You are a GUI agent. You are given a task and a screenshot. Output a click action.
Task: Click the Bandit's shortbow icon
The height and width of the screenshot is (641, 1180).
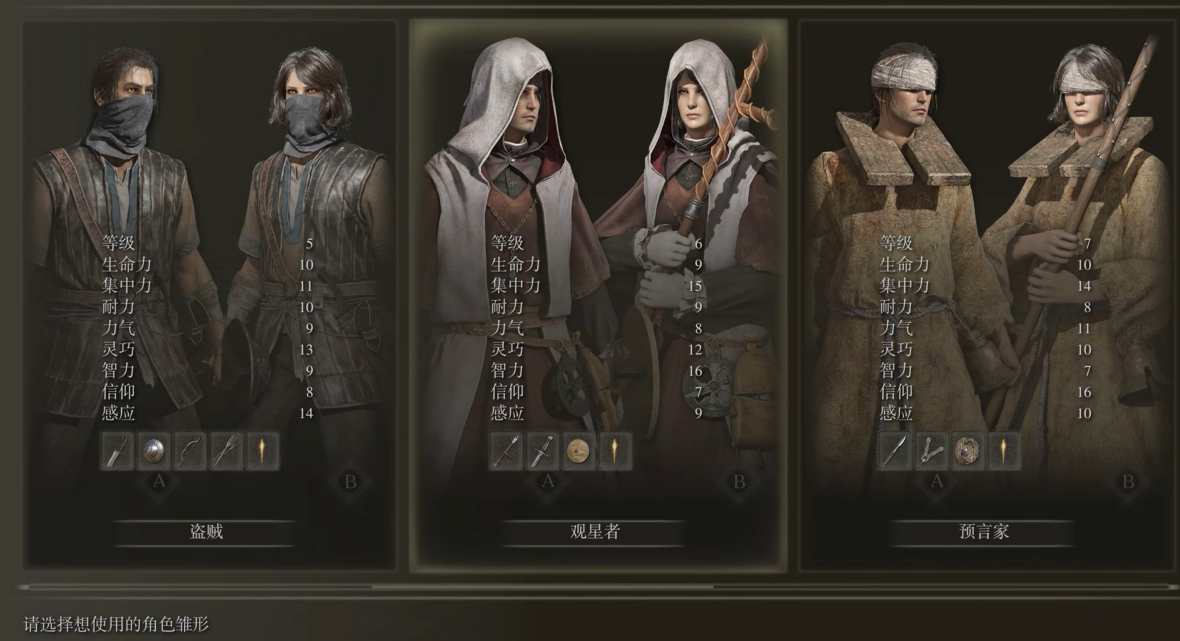(191, 451)
